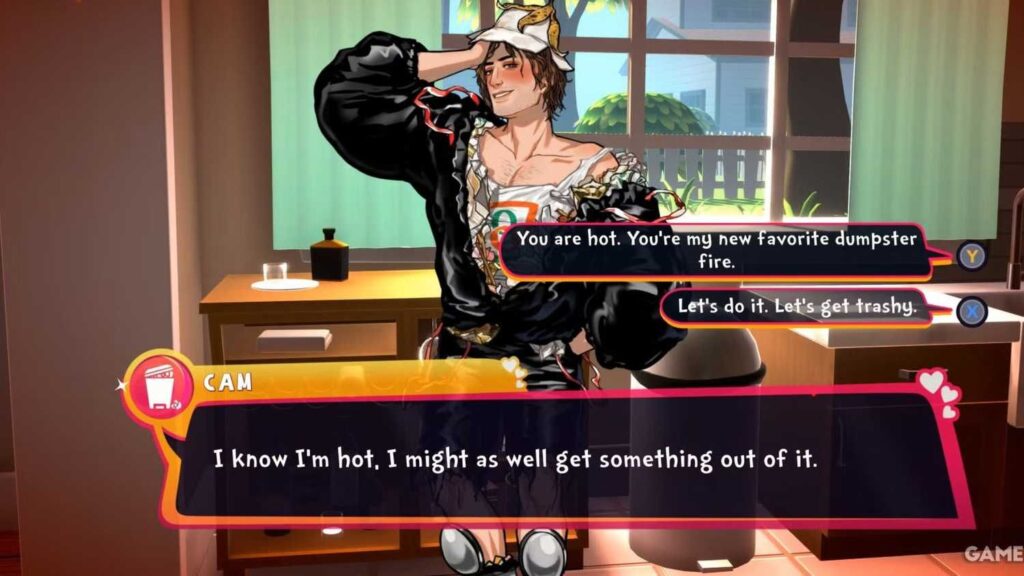
Task: Choose reply "You are hot" dumpster fire
Action: [x=716, y=250]
